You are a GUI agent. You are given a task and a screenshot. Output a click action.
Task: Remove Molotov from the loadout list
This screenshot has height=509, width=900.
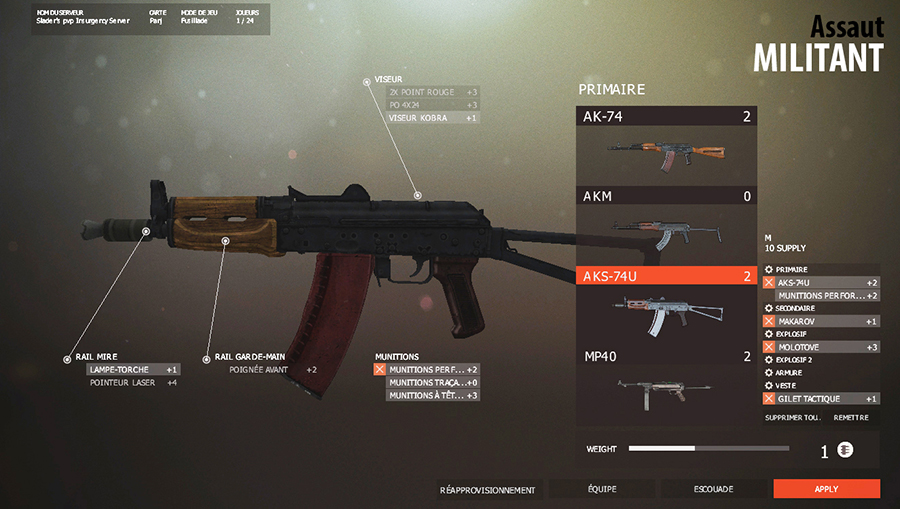(x=770, y=347)
